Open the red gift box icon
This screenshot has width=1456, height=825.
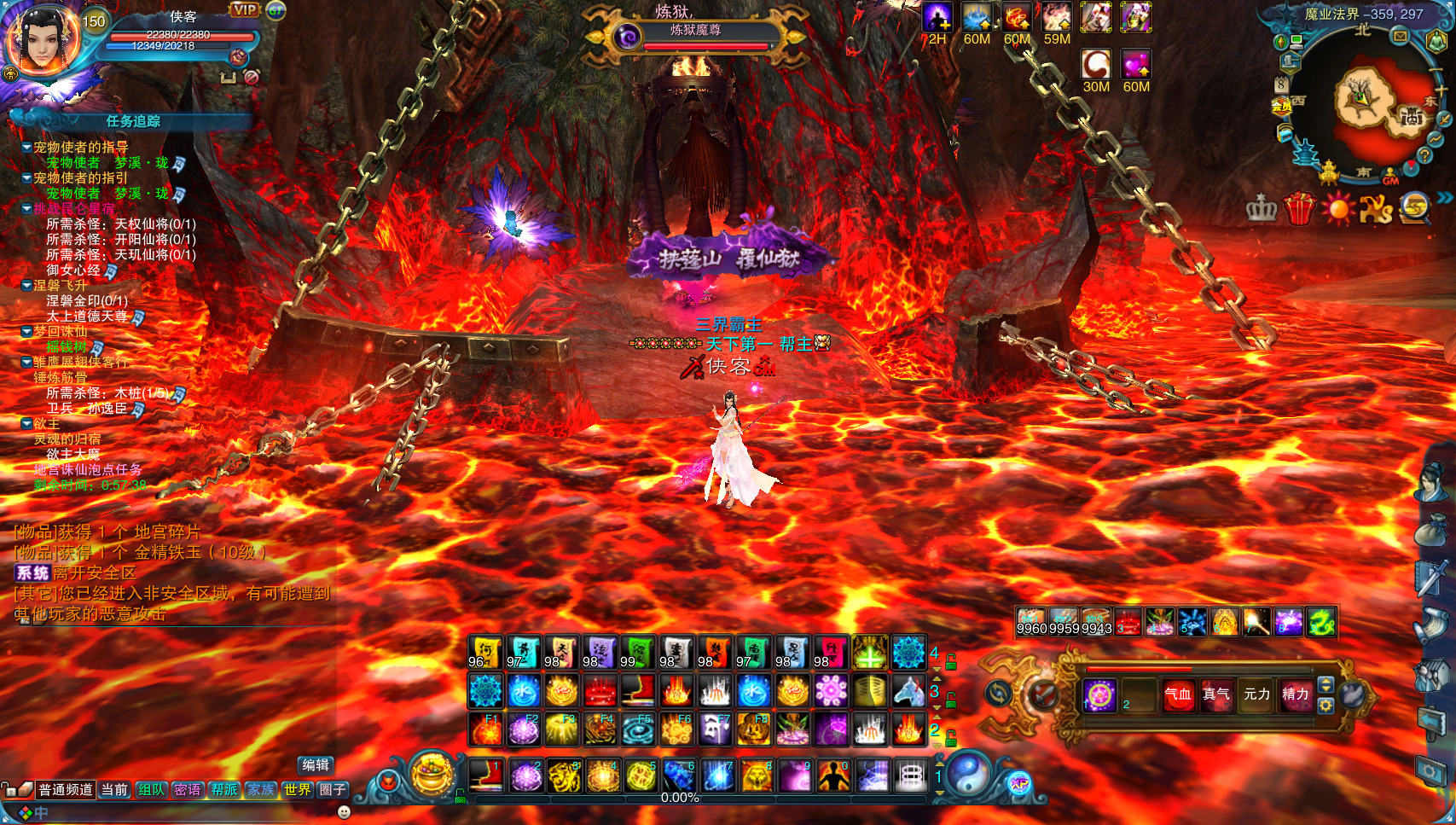[x=1298, y=208]
